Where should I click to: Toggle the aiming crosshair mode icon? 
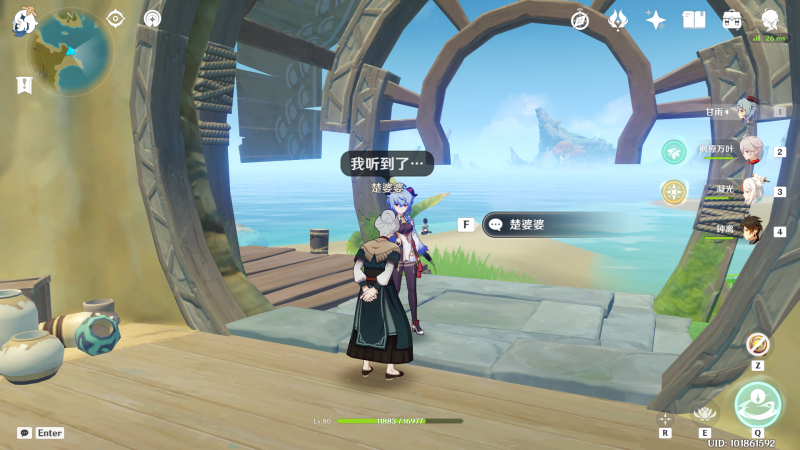[x=665, y=418]
